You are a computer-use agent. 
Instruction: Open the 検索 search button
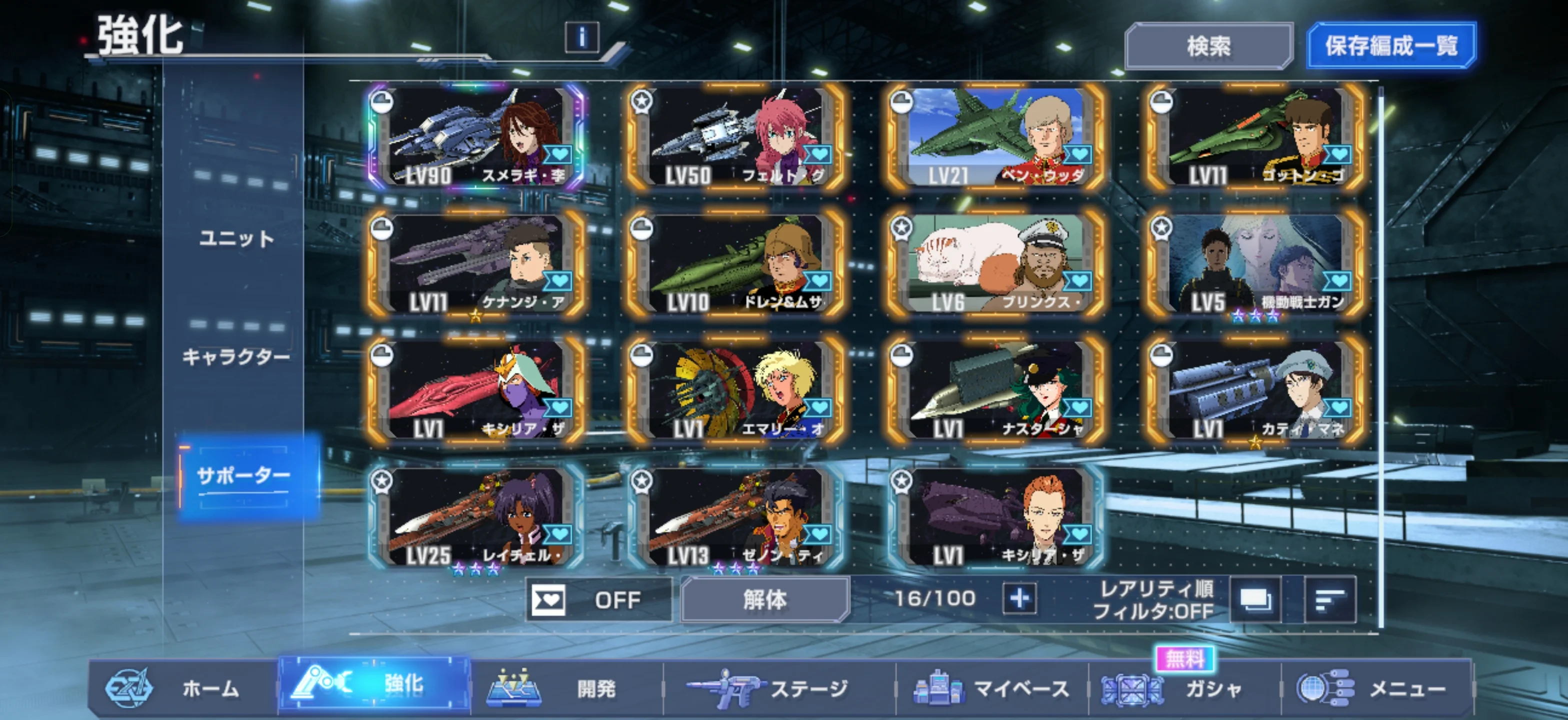1208,46
